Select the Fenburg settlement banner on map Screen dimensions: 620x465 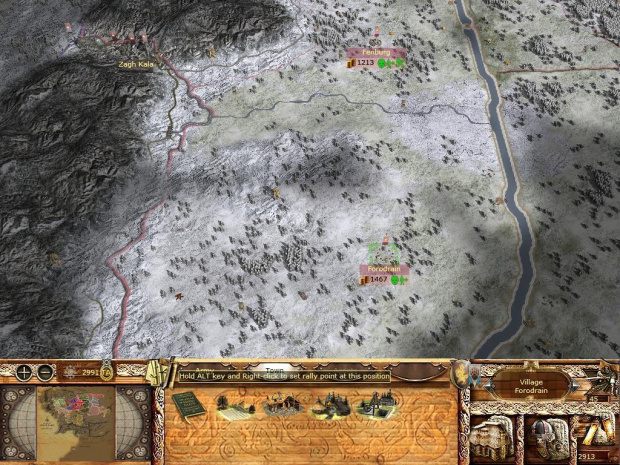[376, 51]
